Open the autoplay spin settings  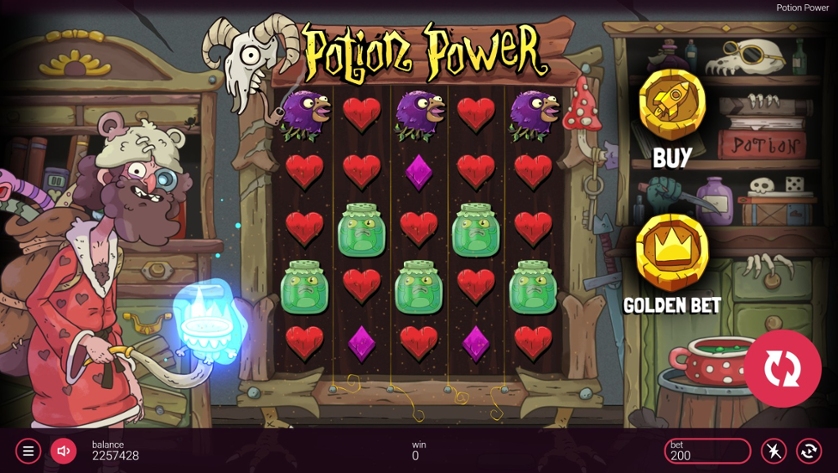click(x=809, y=451)
